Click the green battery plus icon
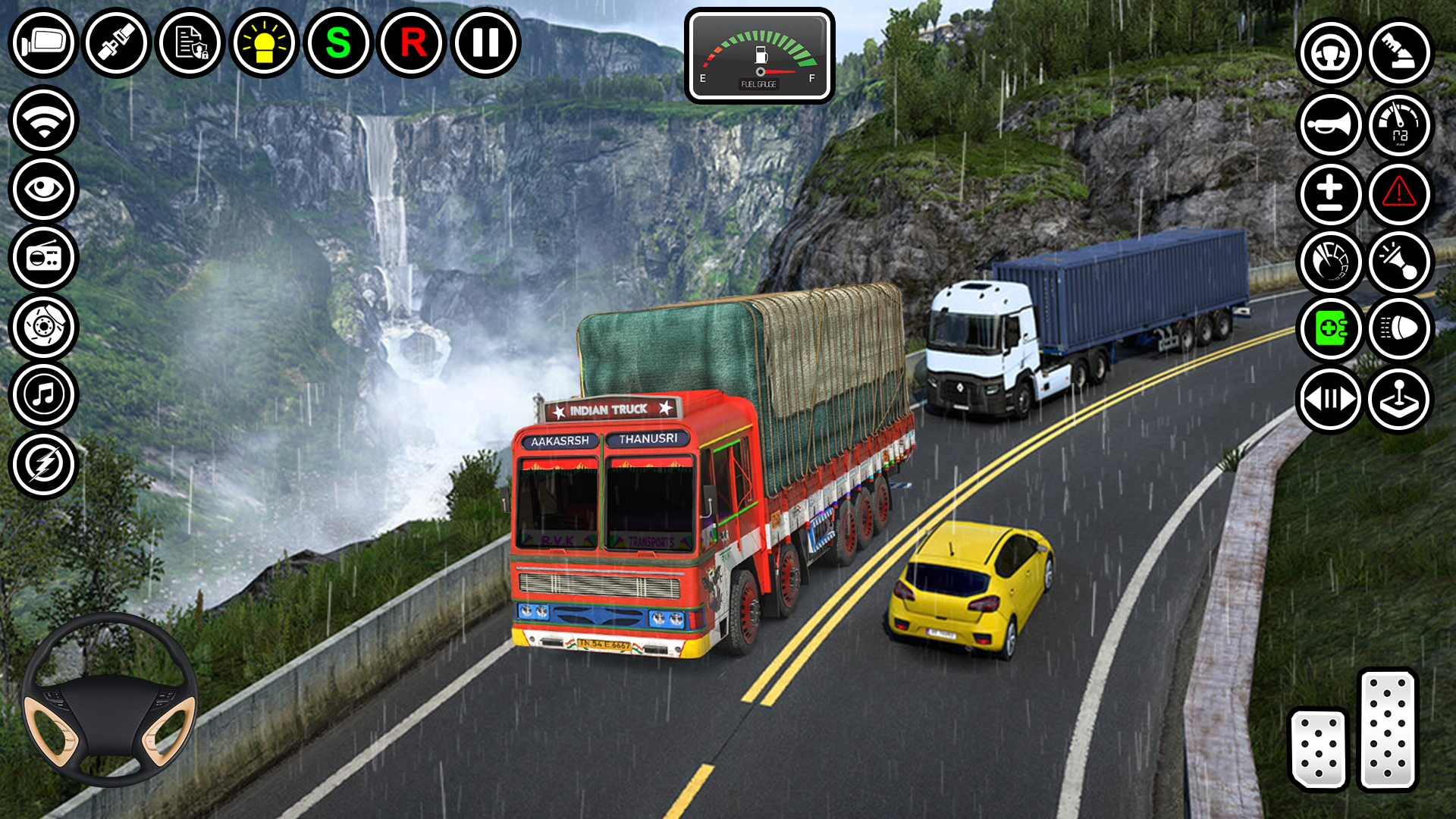 point(1330,328)
